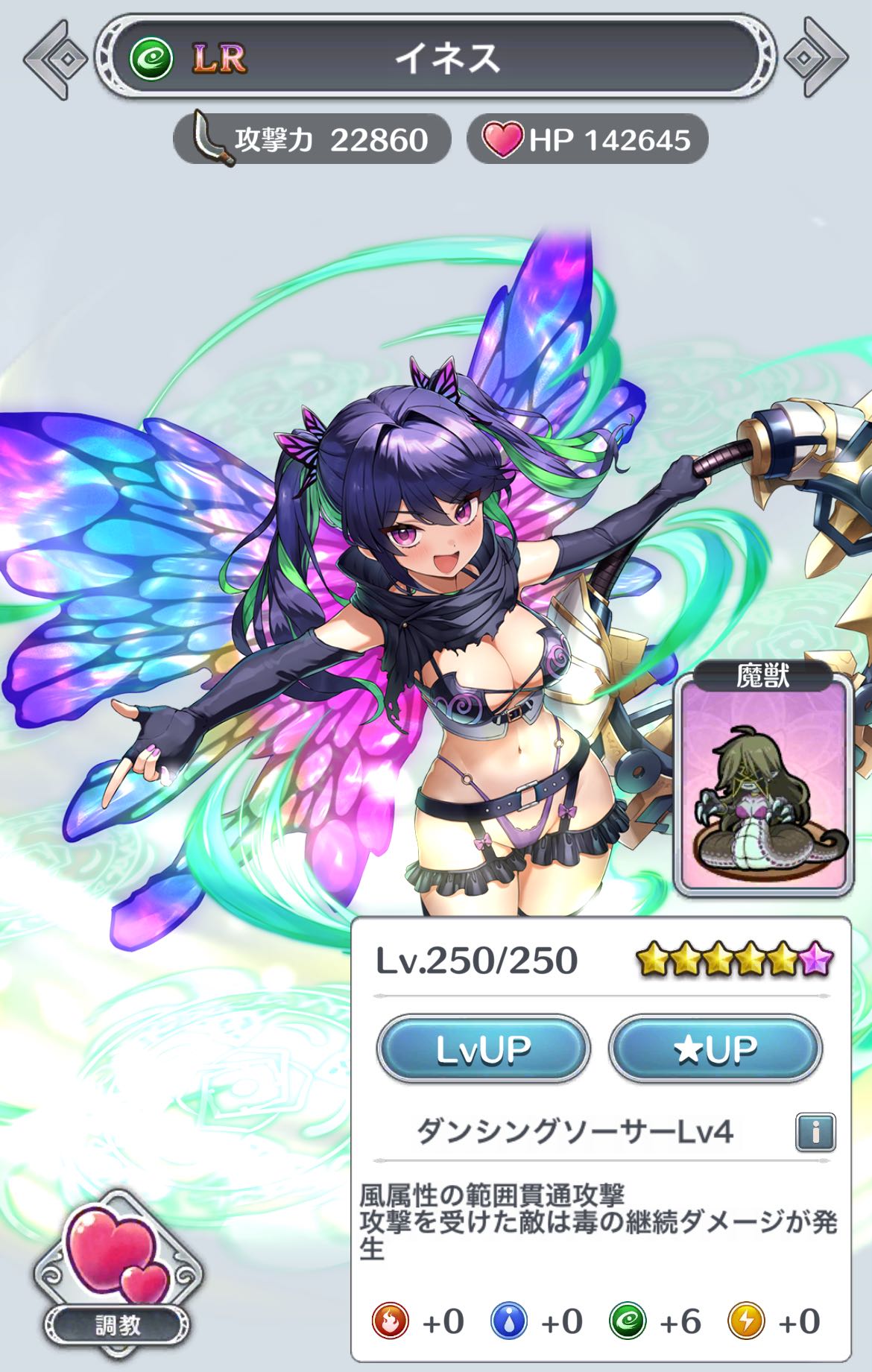Tap the LvUP button
The width and height of the screenshot is (872, 1372).
[483, 1049]
